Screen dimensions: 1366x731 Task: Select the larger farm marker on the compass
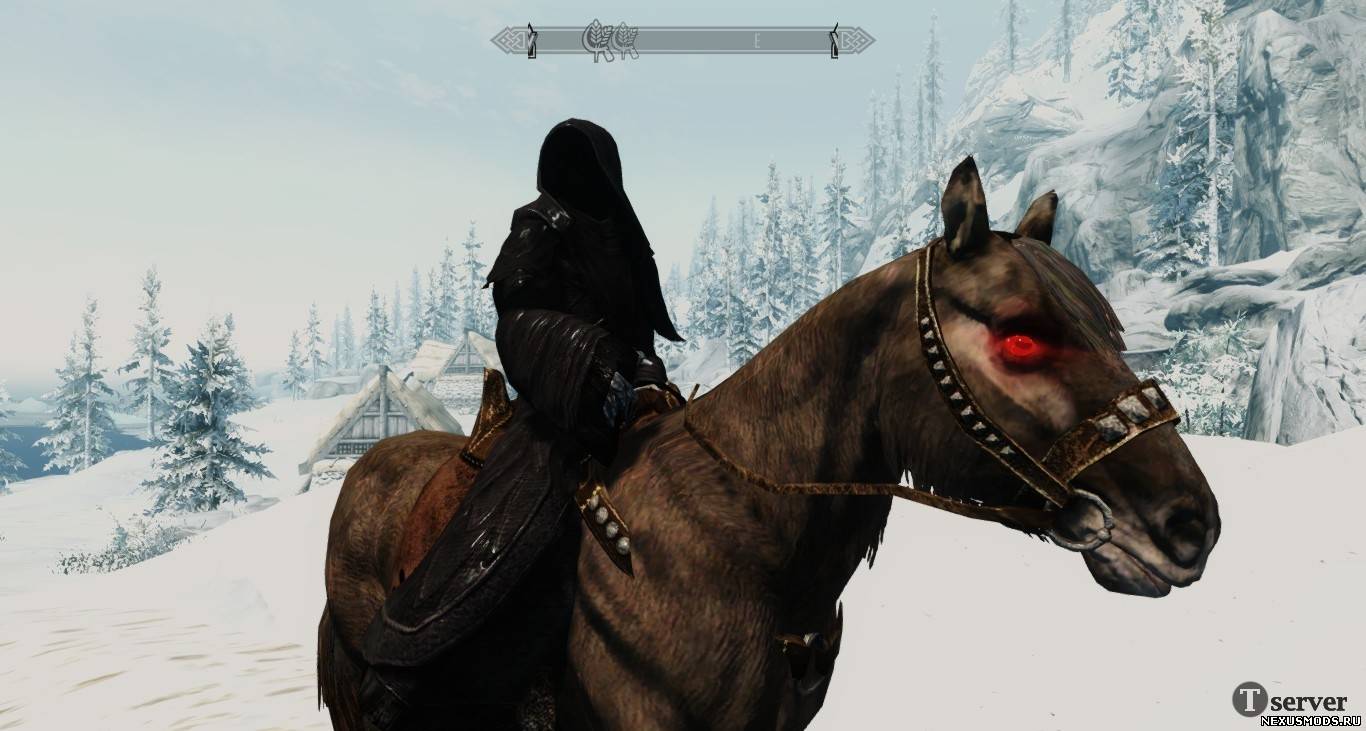coord(599,41)
